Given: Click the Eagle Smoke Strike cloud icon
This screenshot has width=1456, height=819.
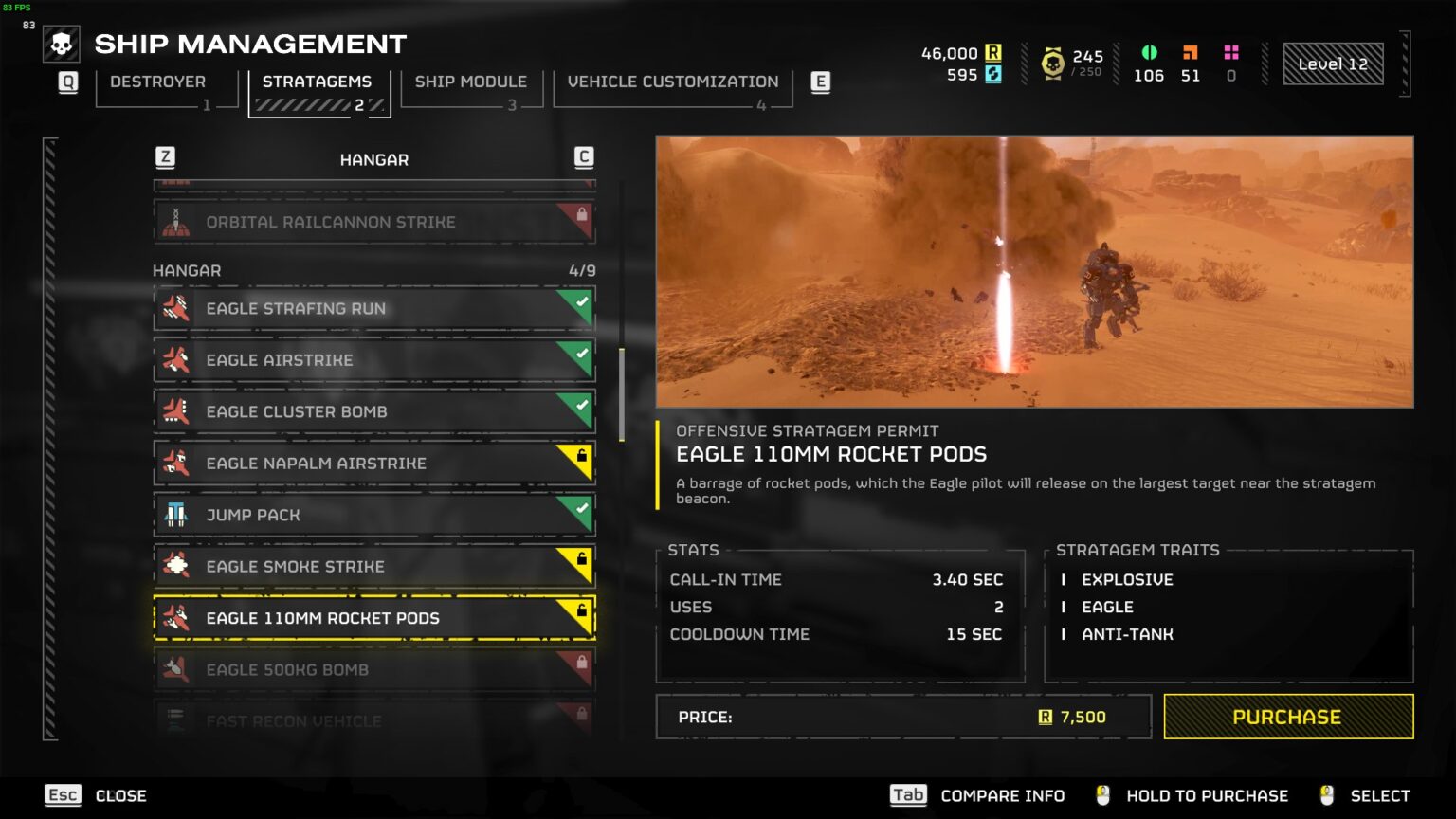Looking at the screenshot, I should (178, 566).
